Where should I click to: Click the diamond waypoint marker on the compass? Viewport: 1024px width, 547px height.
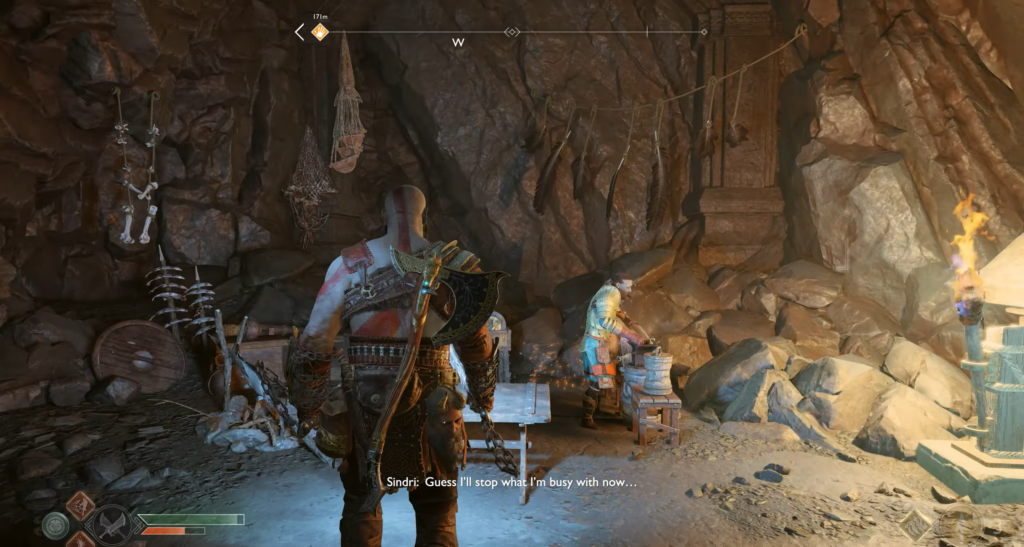click(512, 32)
